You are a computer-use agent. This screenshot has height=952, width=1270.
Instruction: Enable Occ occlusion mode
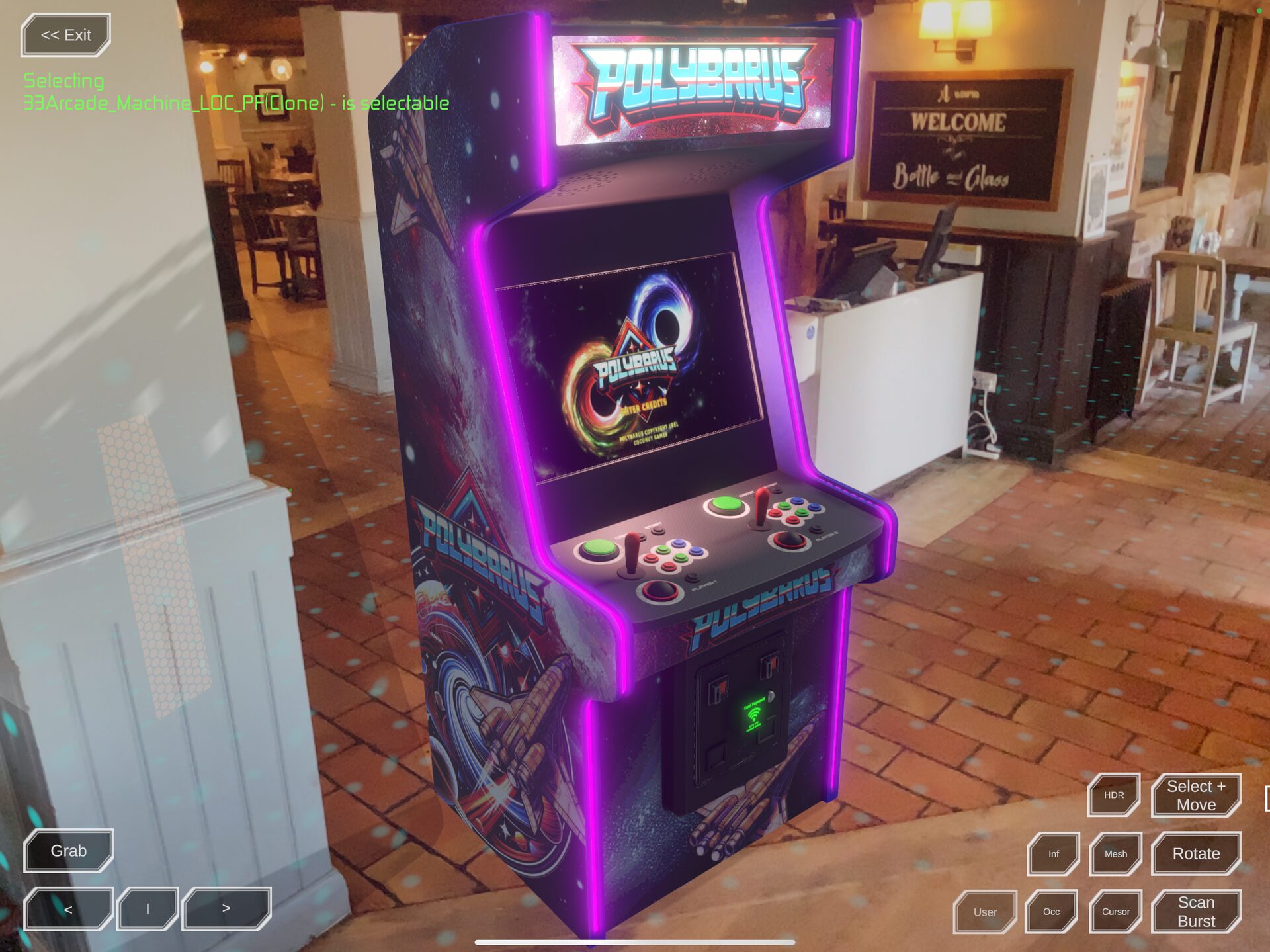click(x=1051, y=911)
